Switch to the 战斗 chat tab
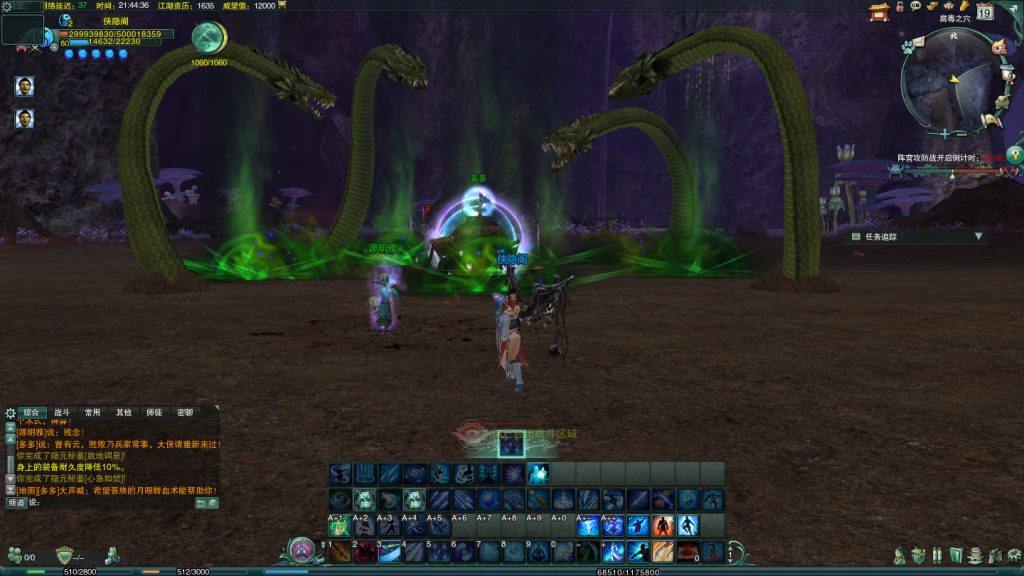The image size is (1024, 576). click(62, 412)
